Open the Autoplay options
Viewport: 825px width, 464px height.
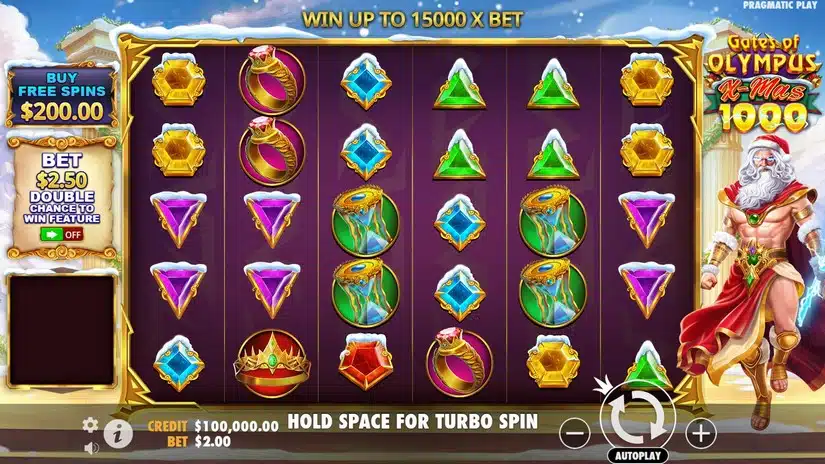[637, 455]
